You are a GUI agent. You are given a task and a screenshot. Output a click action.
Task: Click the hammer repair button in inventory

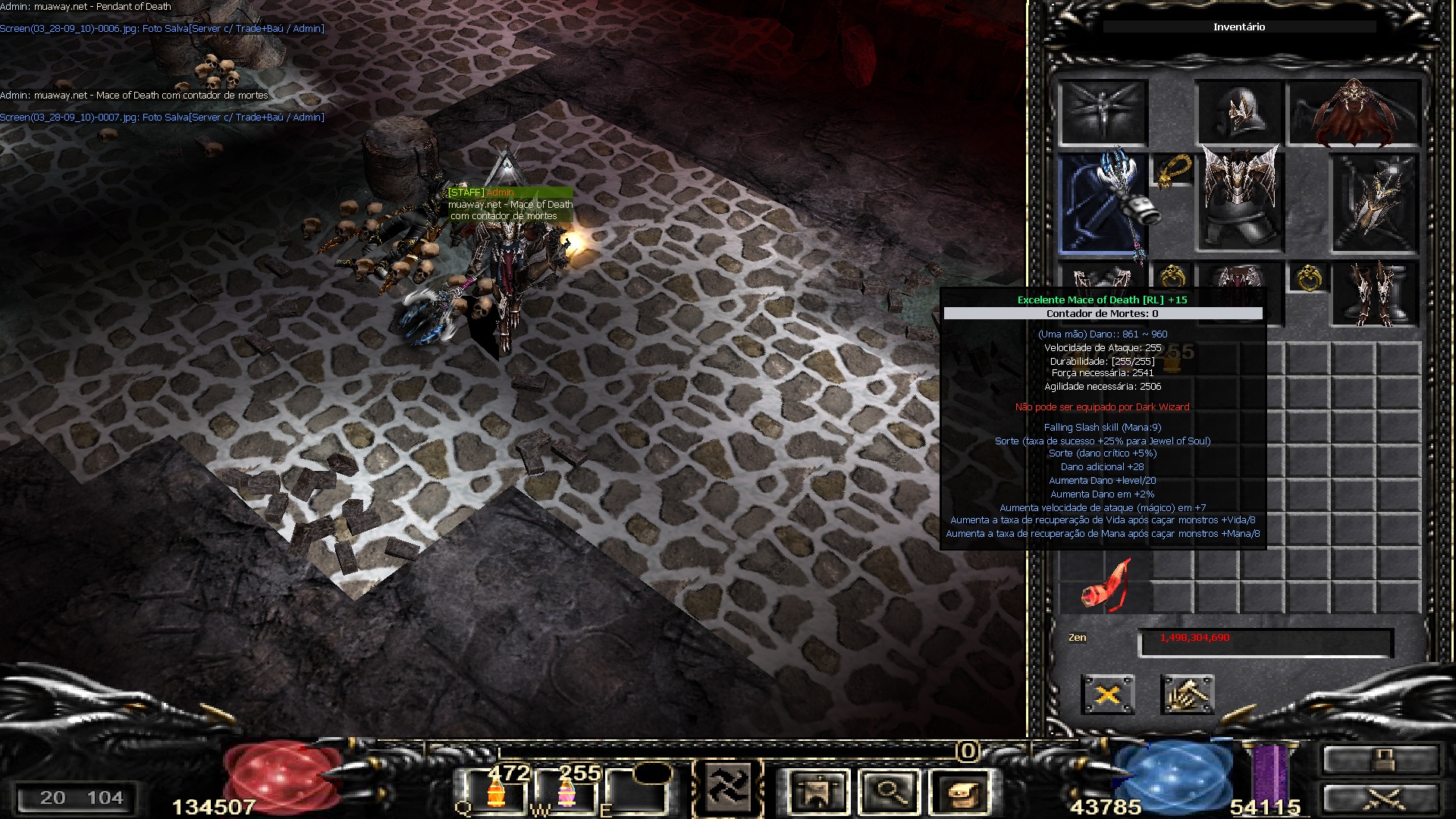[1187, 694]
